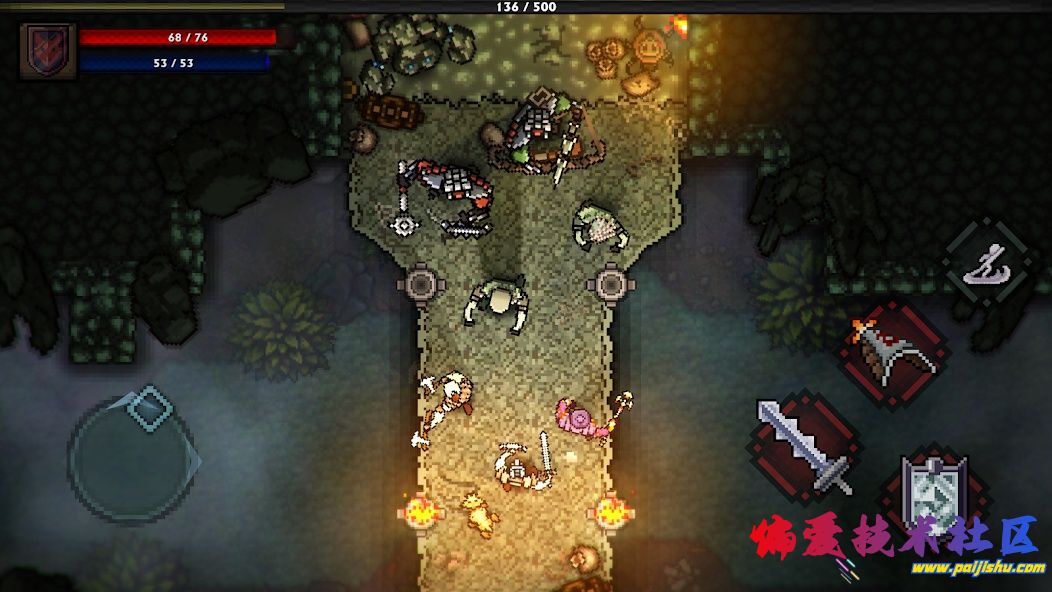Image resolution: width=1052 pixels, height=592 pixels.
Task: Open the character shield emblem portrait
Action: [x=47, y=49]
